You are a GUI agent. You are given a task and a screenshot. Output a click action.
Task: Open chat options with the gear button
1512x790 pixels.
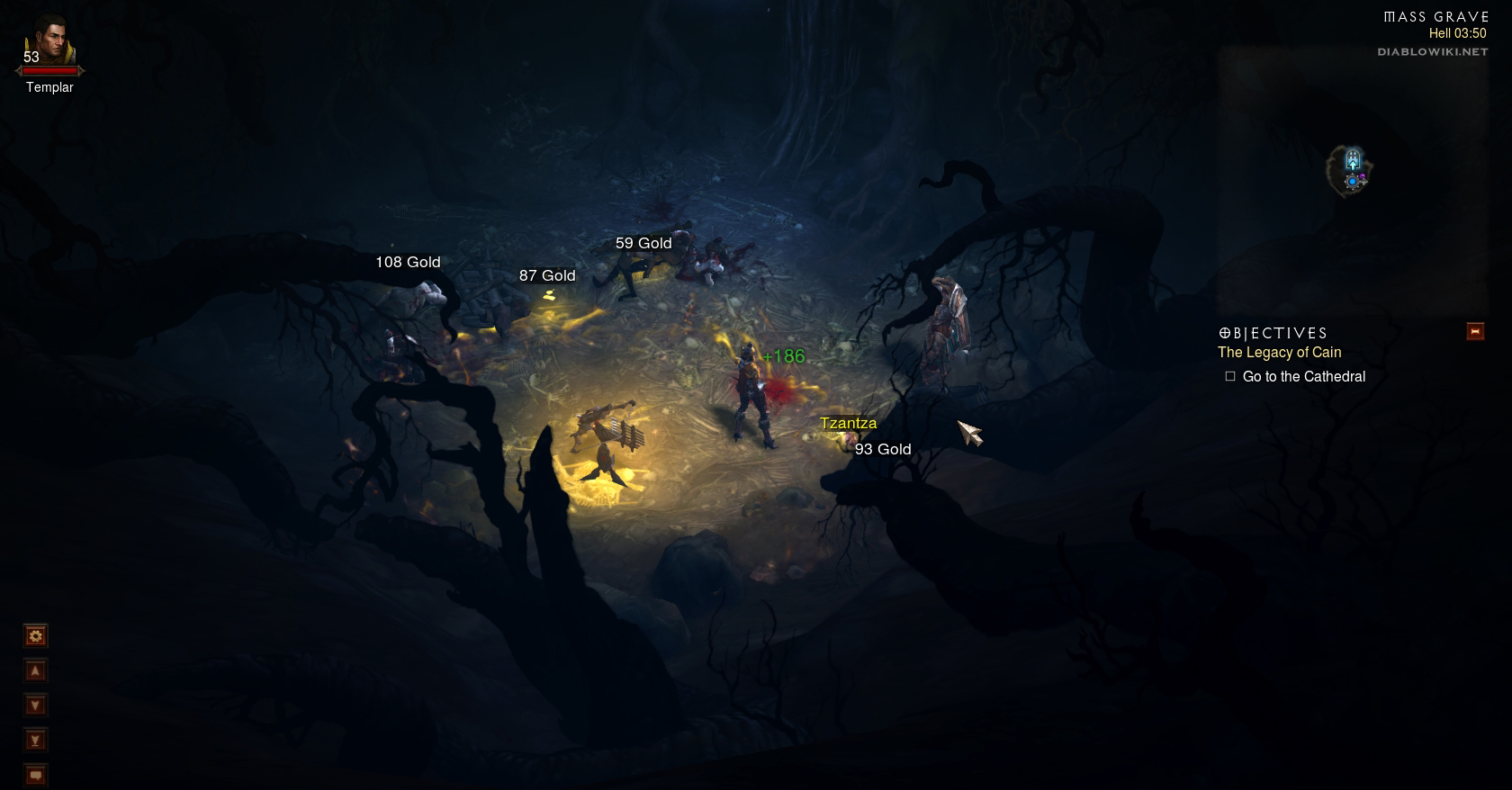coord(35,636)
